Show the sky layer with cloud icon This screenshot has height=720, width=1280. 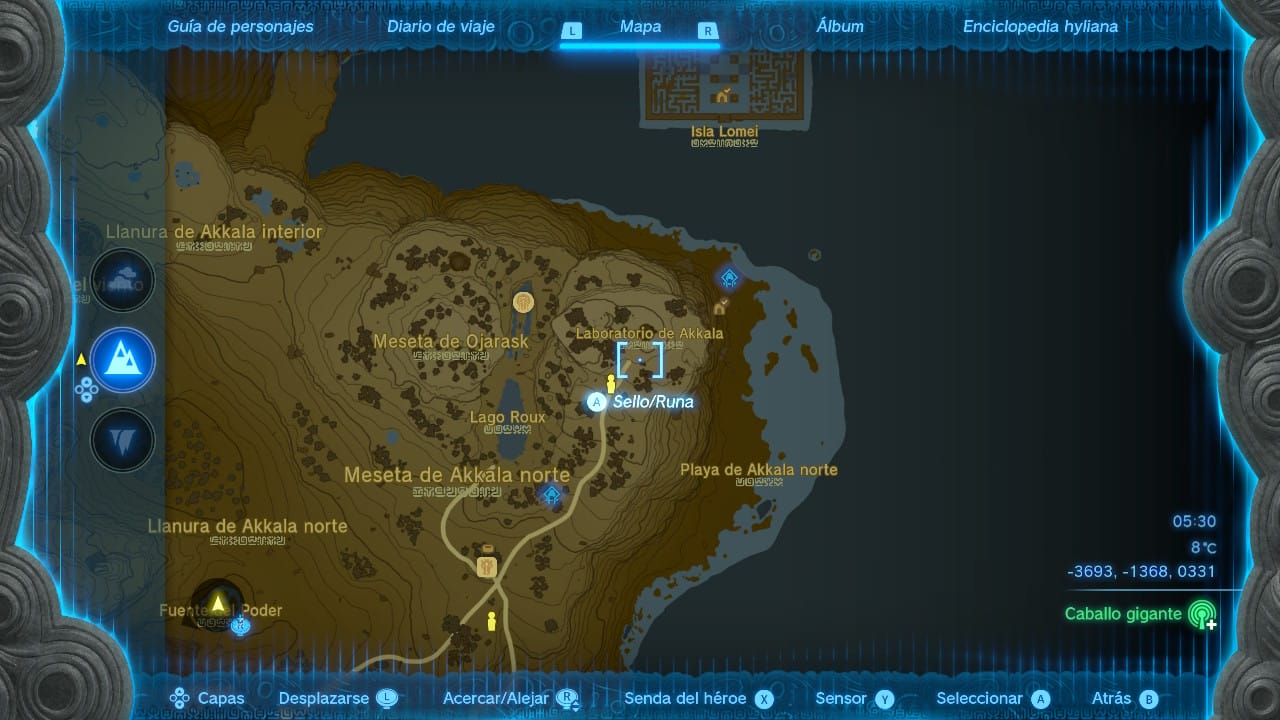click(123, 280)
